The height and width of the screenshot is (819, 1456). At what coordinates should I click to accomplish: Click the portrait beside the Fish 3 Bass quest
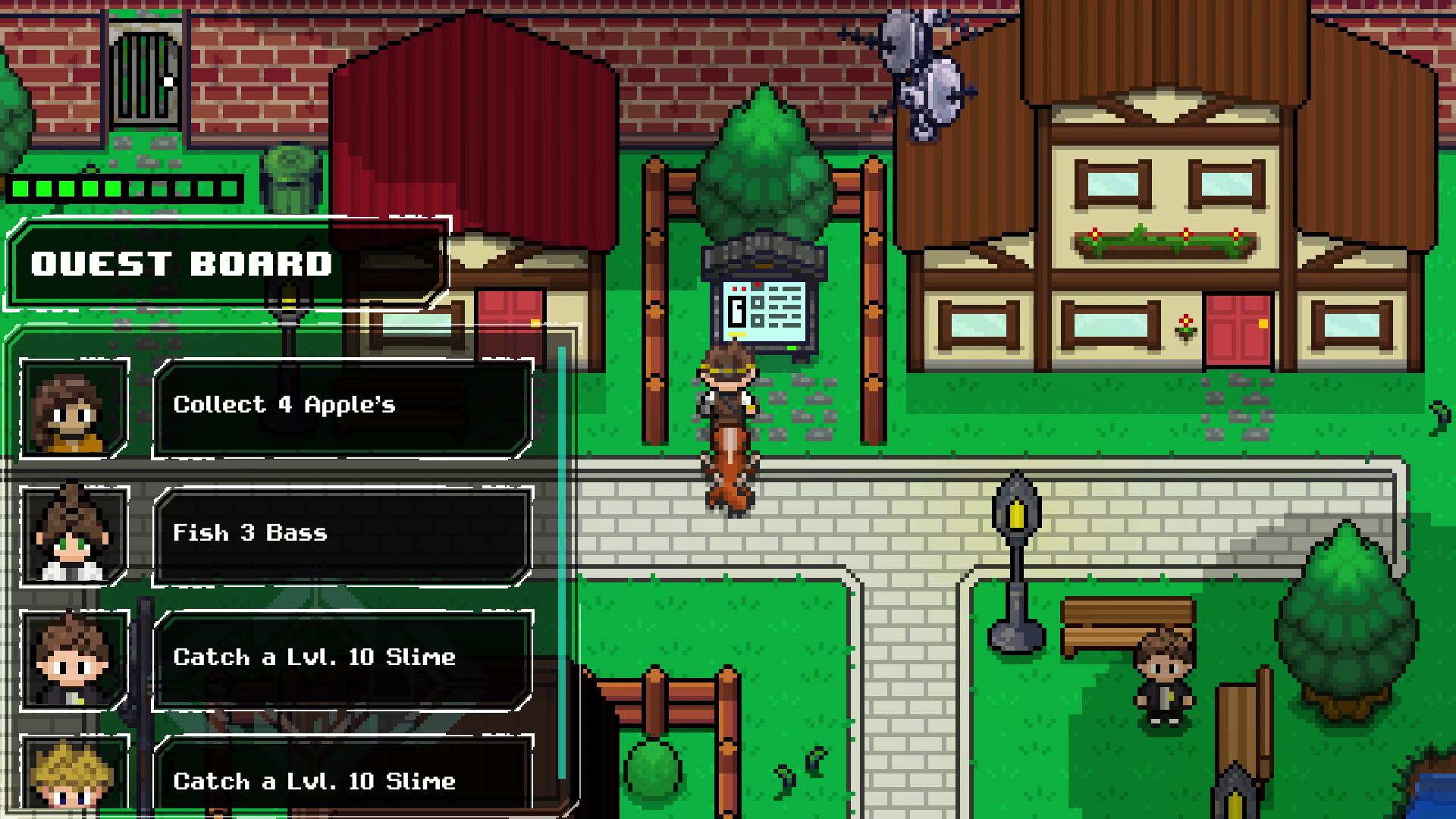(x=72, y=536)
